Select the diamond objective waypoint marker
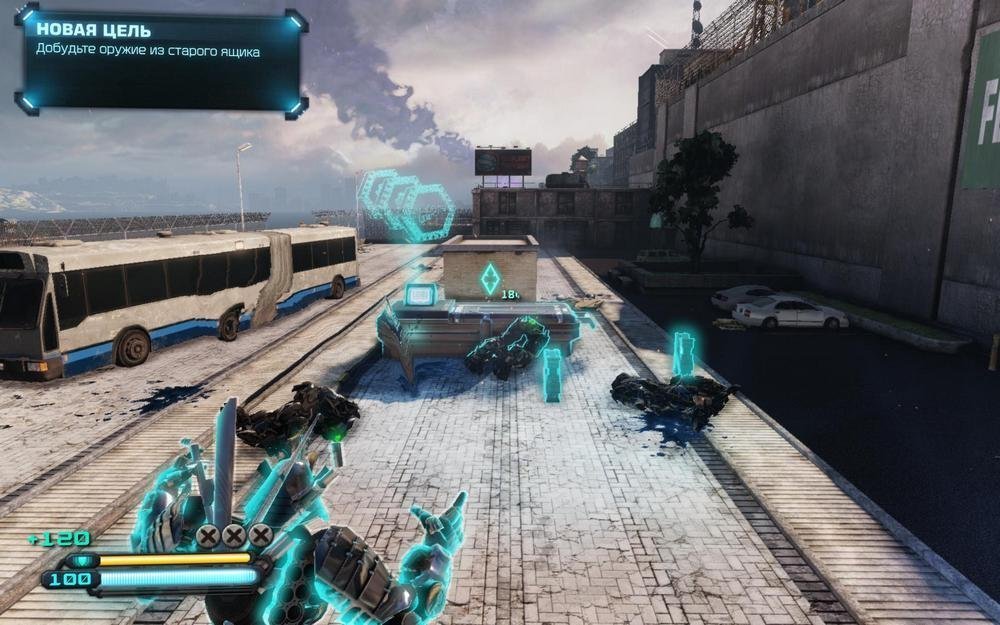This screenshot has height=625, width=1000. (489, 279)
